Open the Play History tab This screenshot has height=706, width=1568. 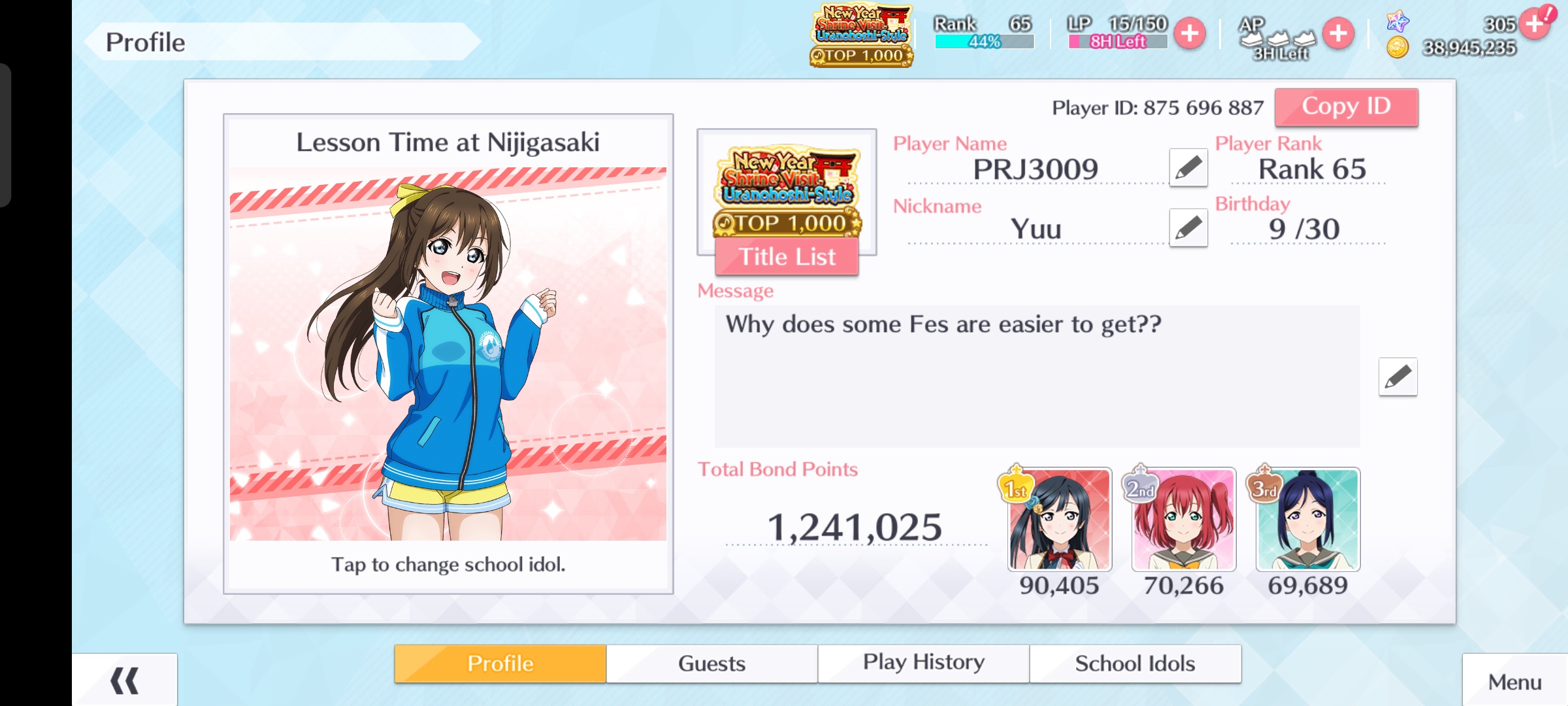923,664
